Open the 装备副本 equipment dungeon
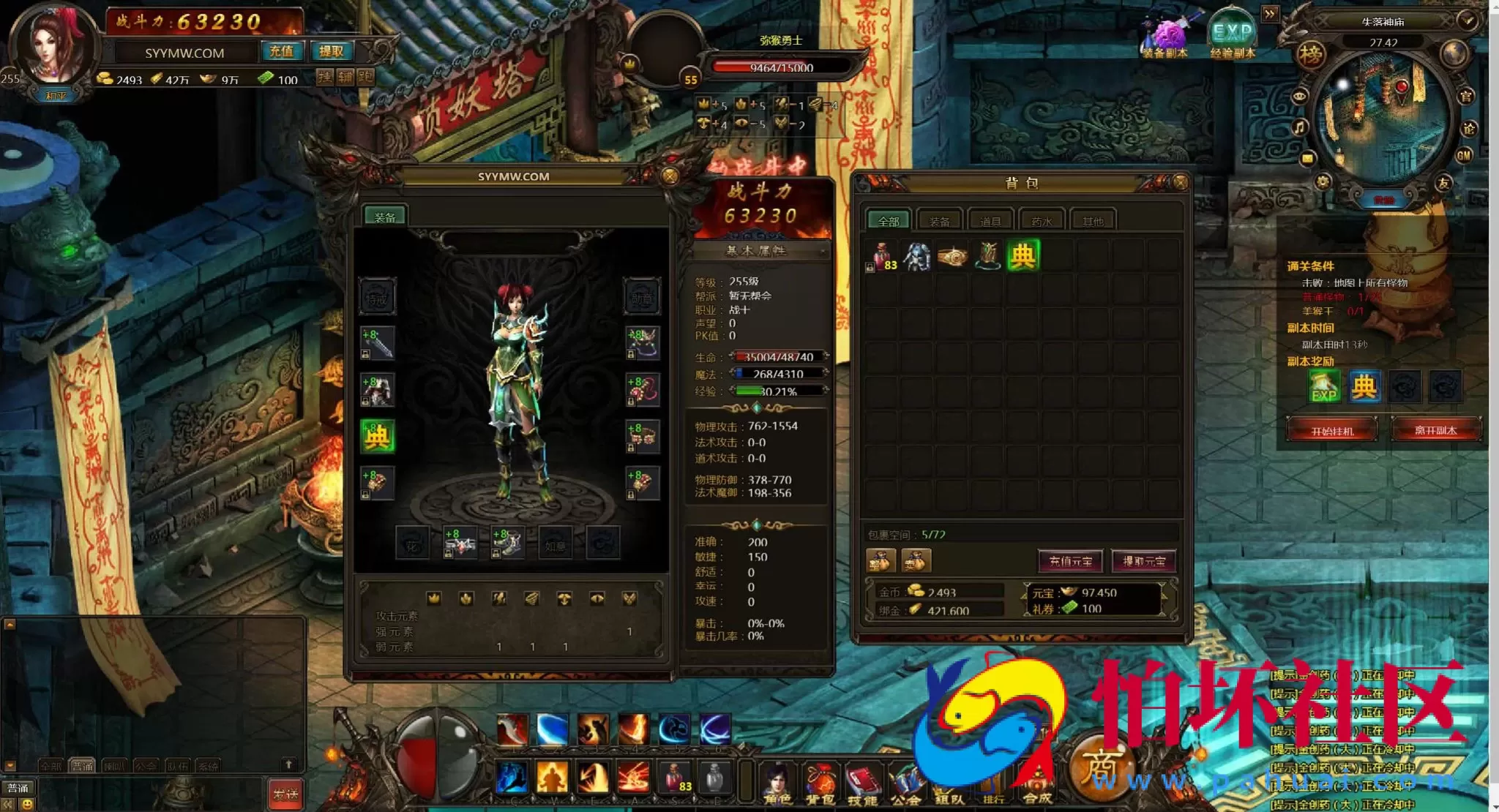1499x812 pixels. pos(1165,37)
